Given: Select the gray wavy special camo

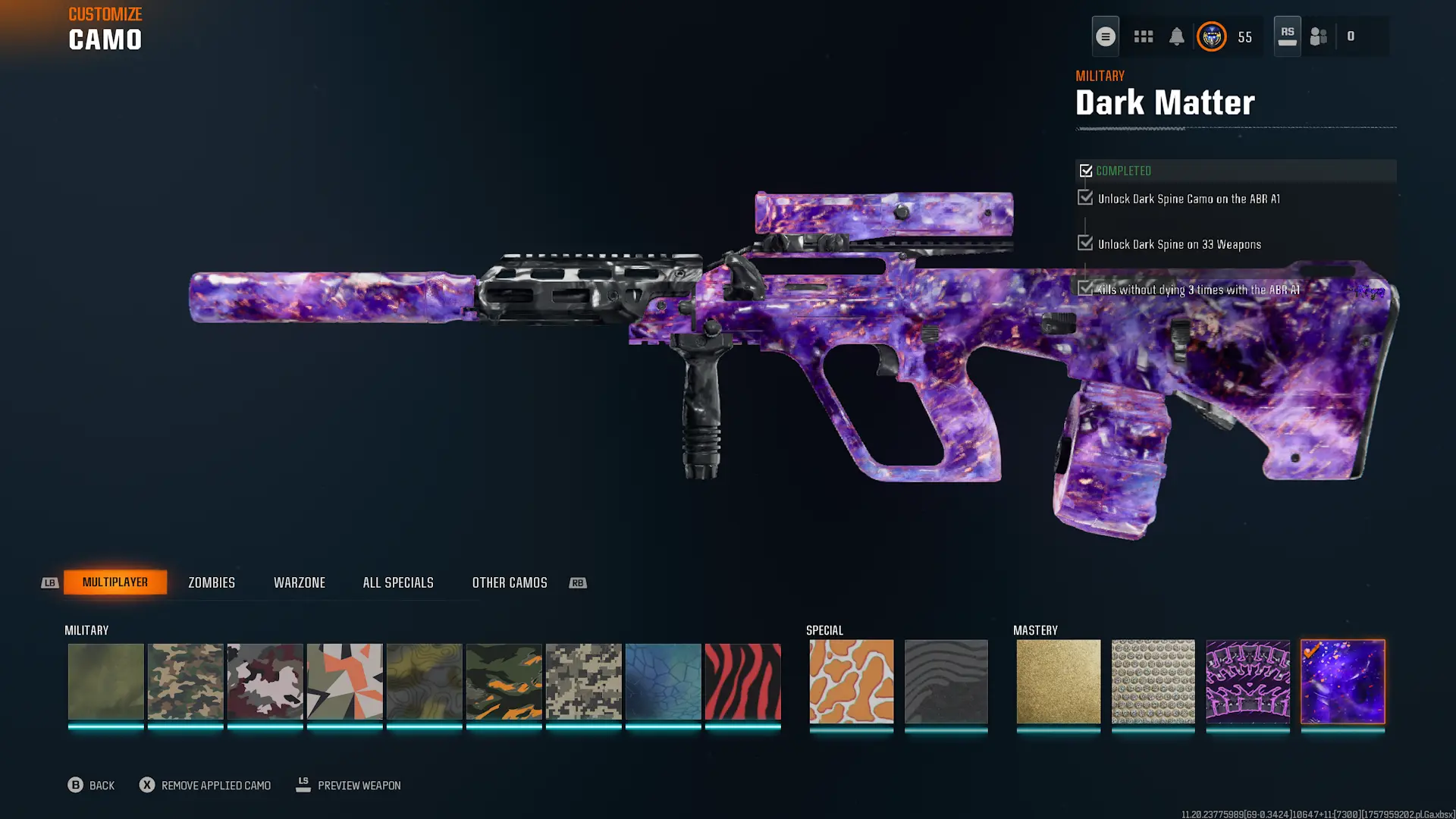Looking at the screenshot, I should pyautogui.click(x=946, y=681).
